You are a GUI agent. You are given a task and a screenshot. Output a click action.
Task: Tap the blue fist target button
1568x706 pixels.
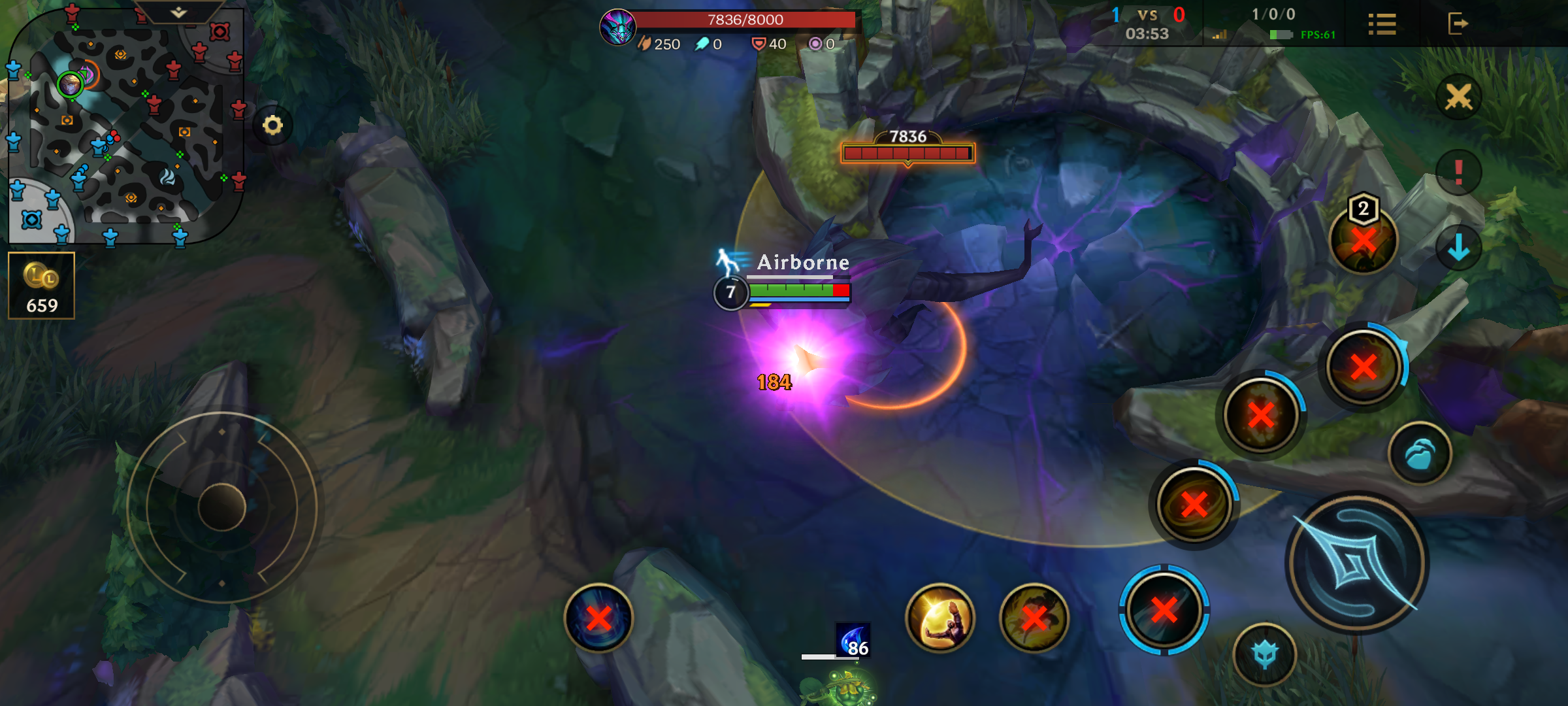point(1420,454)
